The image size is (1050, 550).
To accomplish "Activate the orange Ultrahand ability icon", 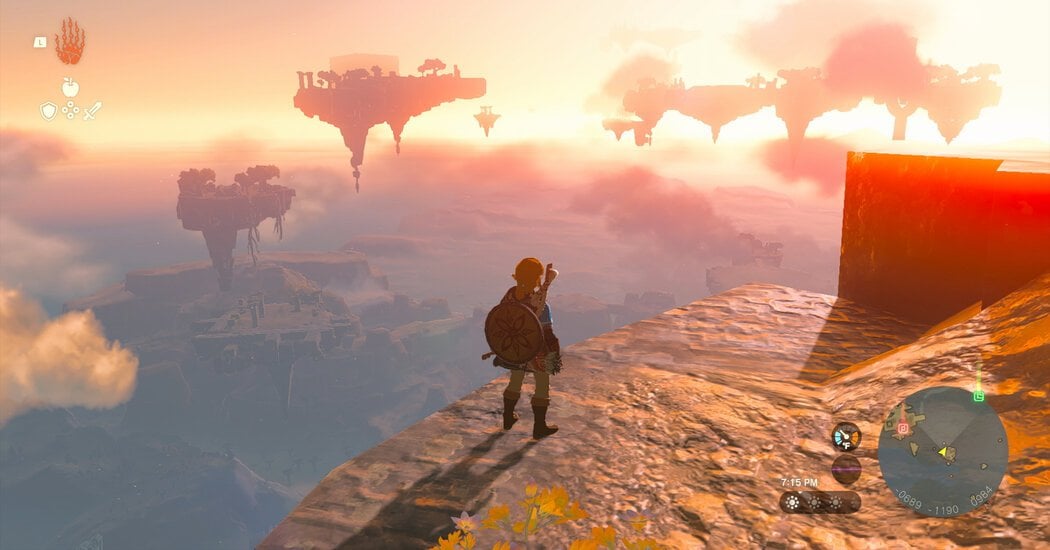I will (x=70, y=42).
